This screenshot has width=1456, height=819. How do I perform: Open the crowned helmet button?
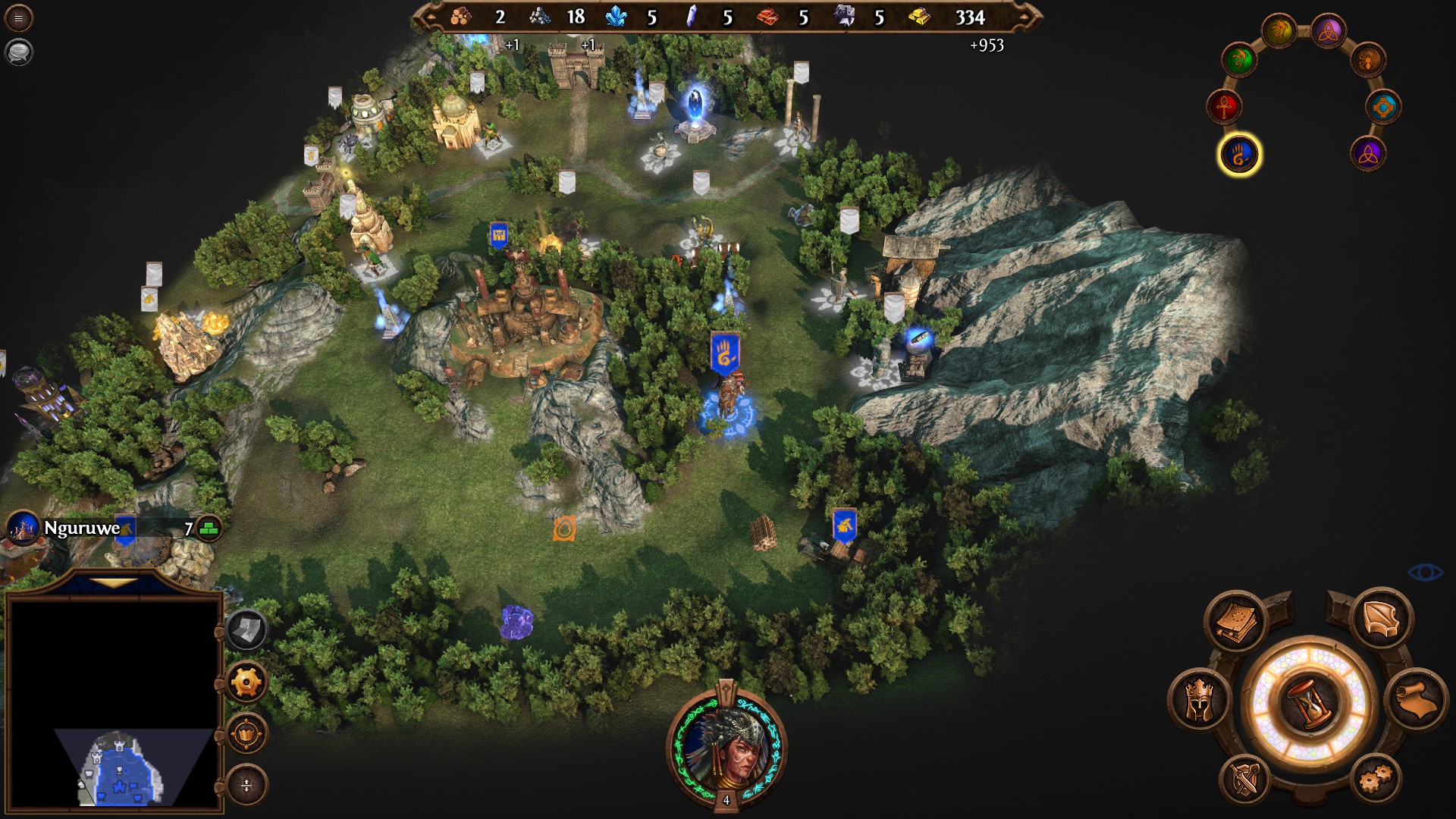coord(1200,701)
